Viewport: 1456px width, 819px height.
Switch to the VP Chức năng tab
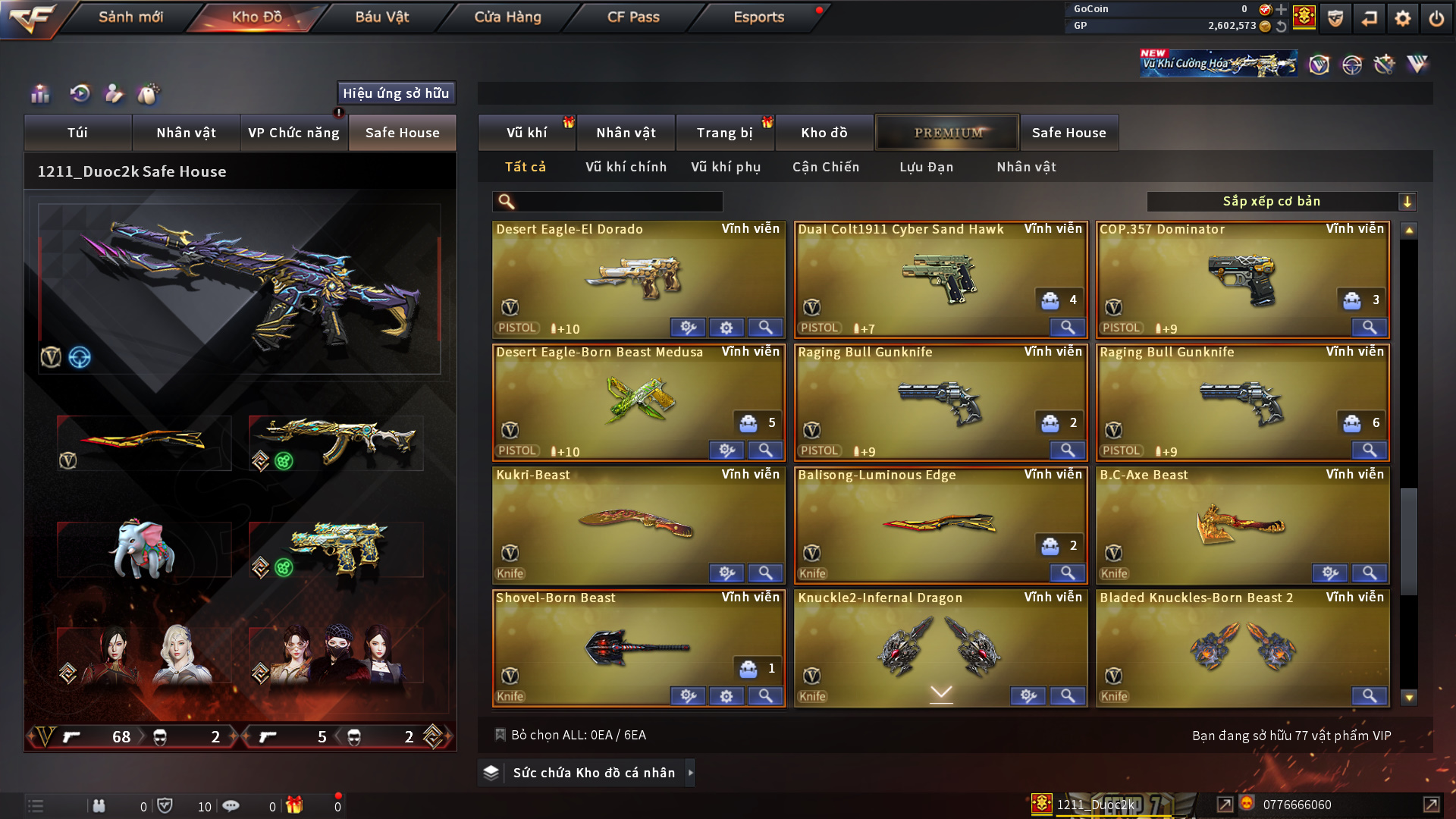(293, 133)
